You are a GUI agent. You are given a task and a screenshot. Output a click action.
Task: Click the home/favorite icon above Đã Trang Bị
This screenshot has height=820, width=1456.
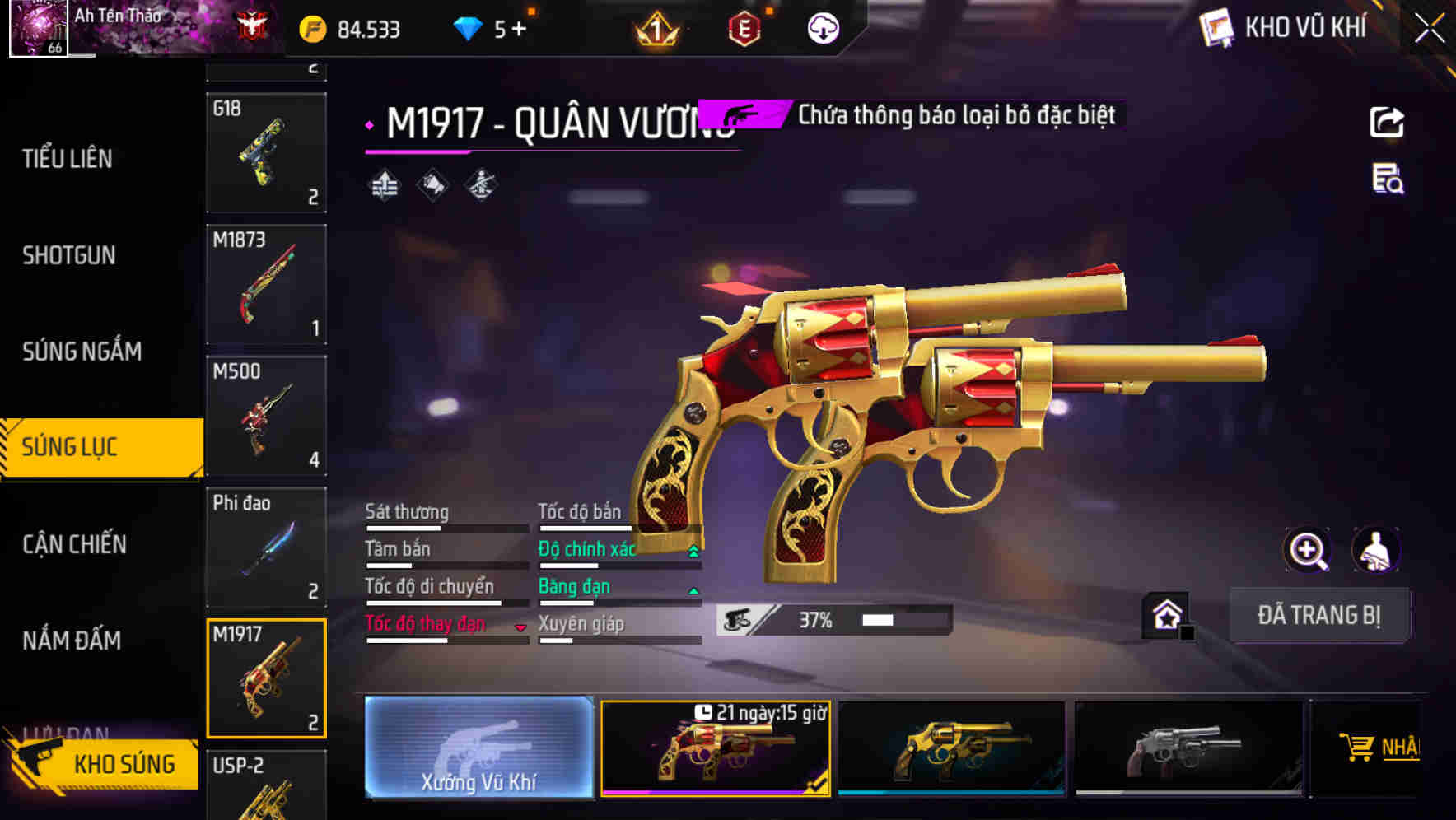coord(1164,614)
